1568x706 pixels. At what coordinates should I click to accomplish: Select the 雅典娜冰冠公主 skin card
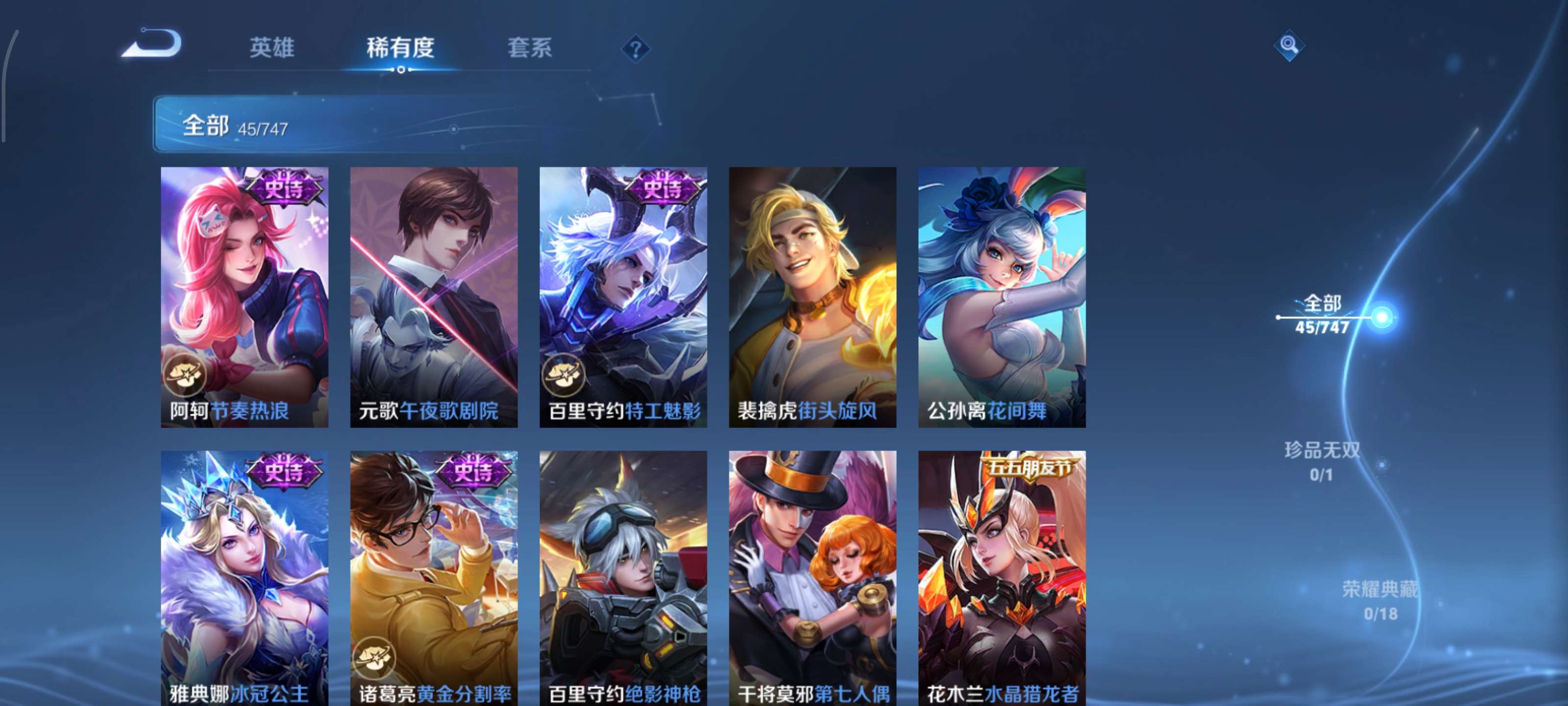click(245, 585)
